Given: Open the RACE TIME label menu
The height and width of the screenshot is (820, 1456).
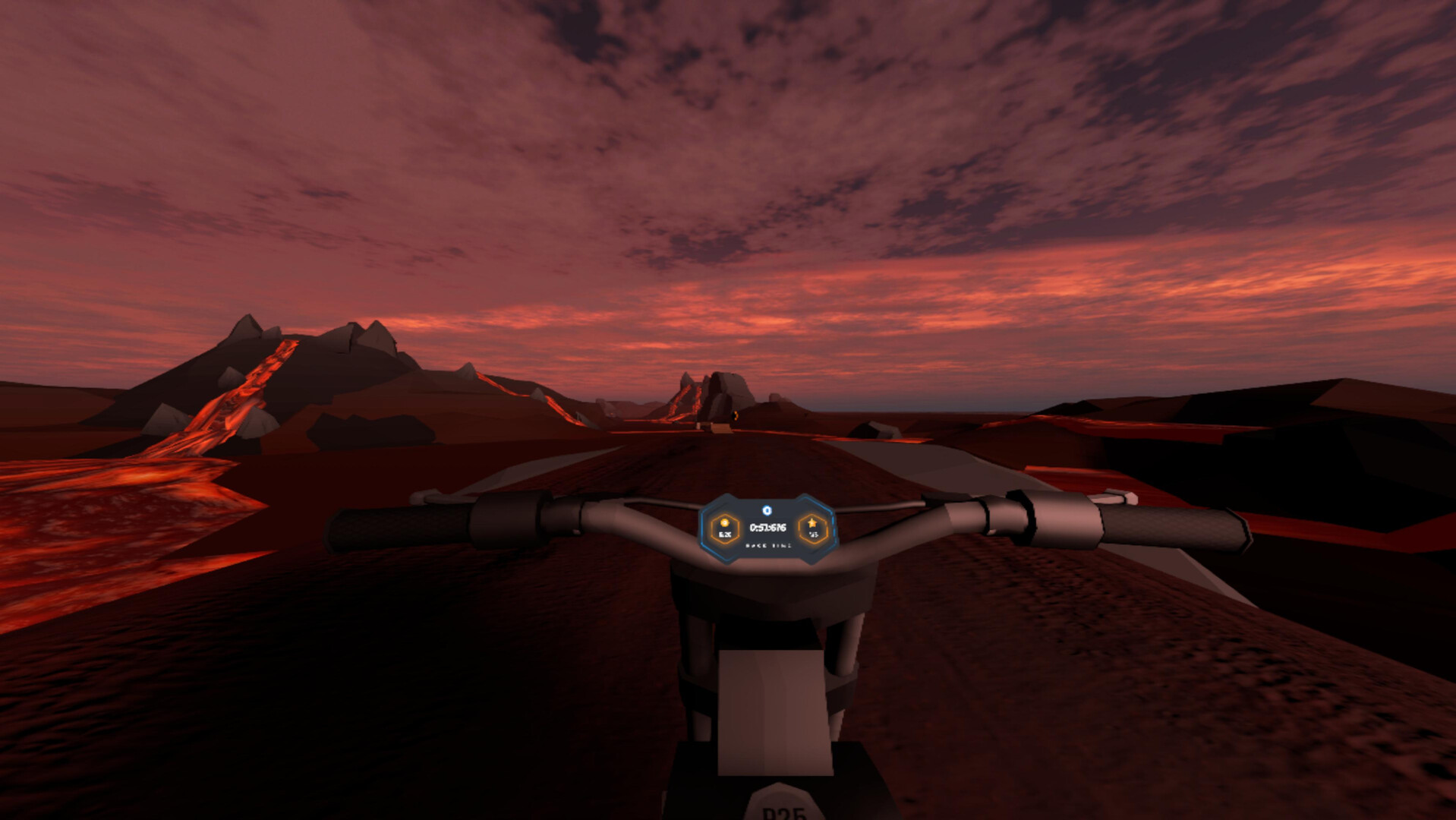Looking at the screenshot, I should click(768, 547).
